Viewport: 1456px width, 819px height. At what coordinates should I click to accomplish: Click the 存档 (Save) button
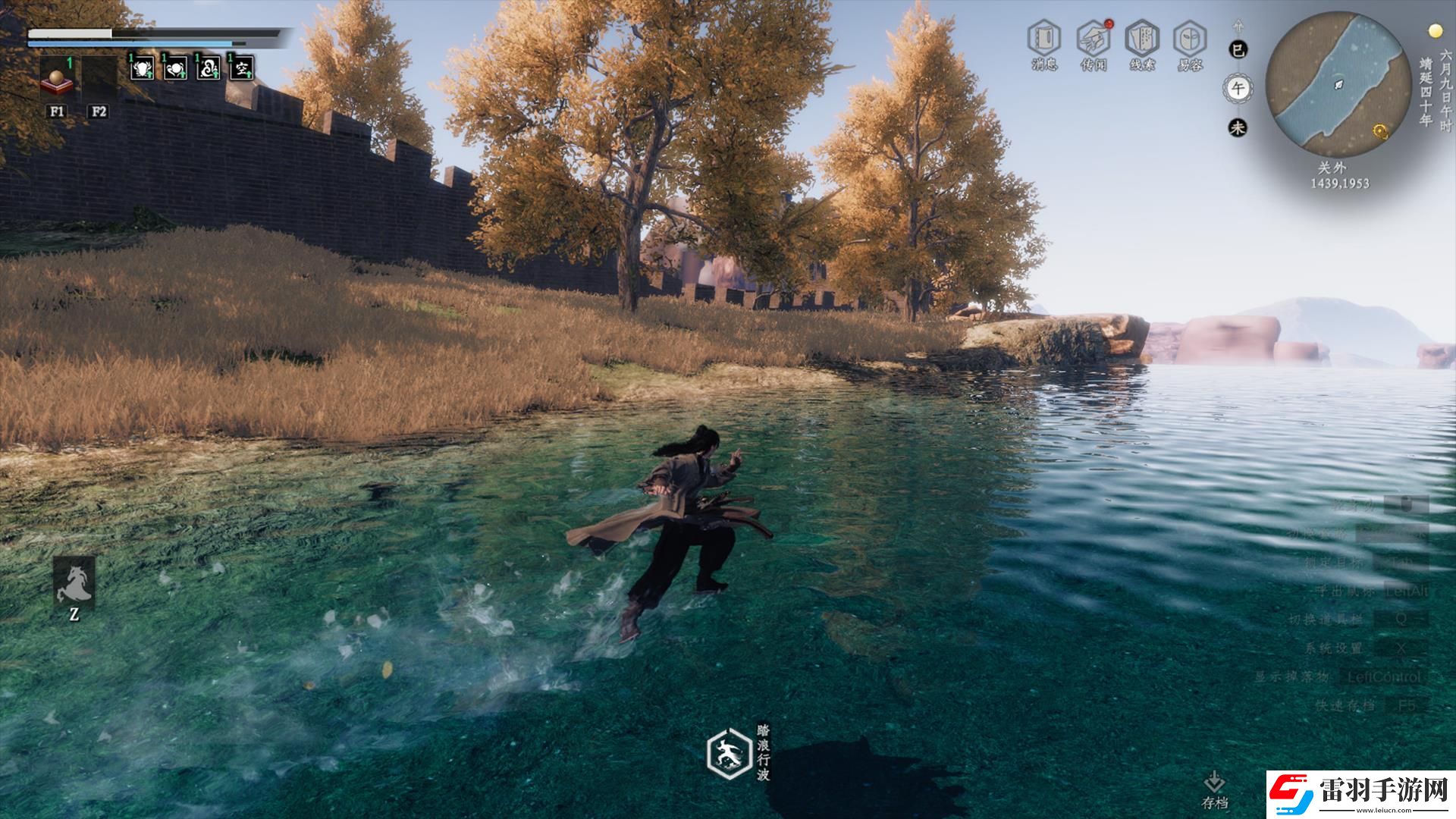pos(1214,789)
